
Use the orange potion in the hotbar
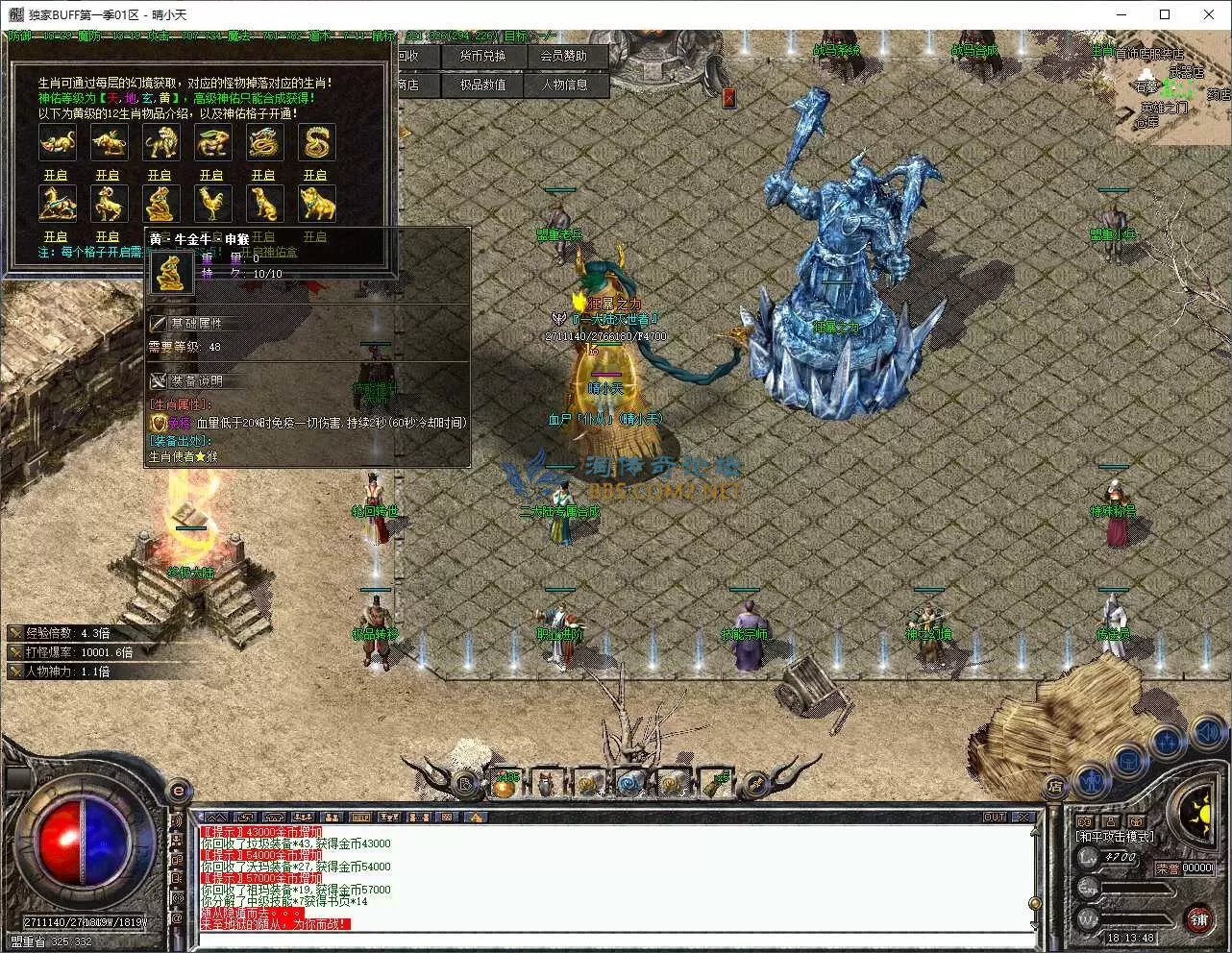(505, 786)
